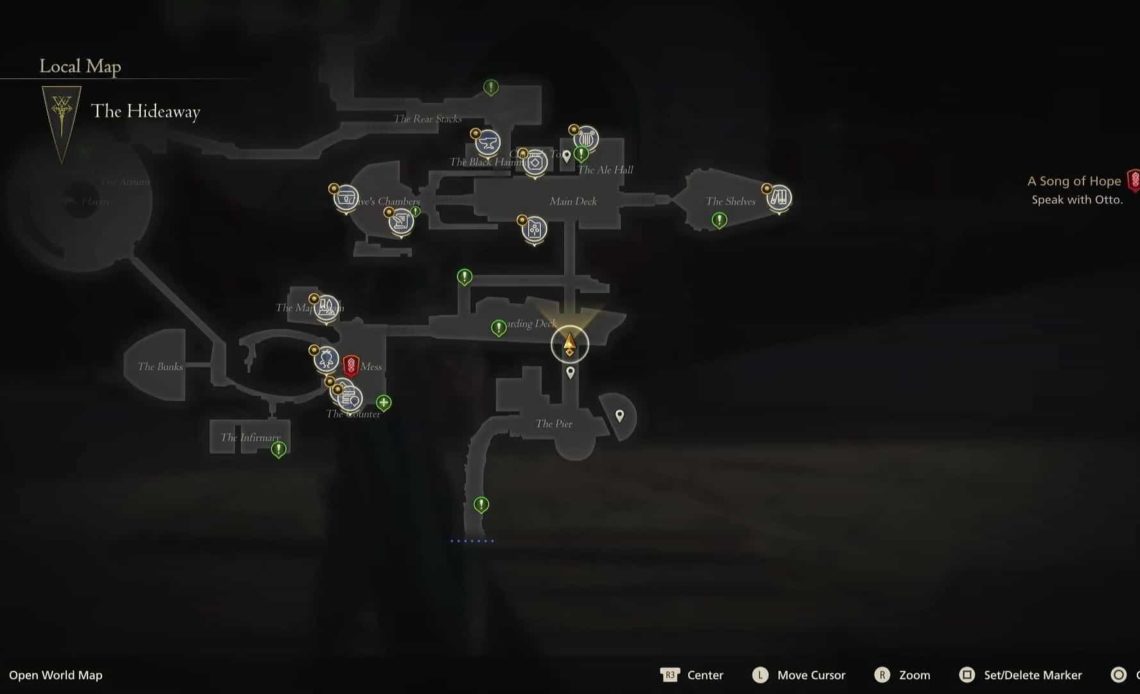The height and width of the screenshot is (694, 1140).
Task: Select the red main quest marker at the Mess
Action: point(350,364)
